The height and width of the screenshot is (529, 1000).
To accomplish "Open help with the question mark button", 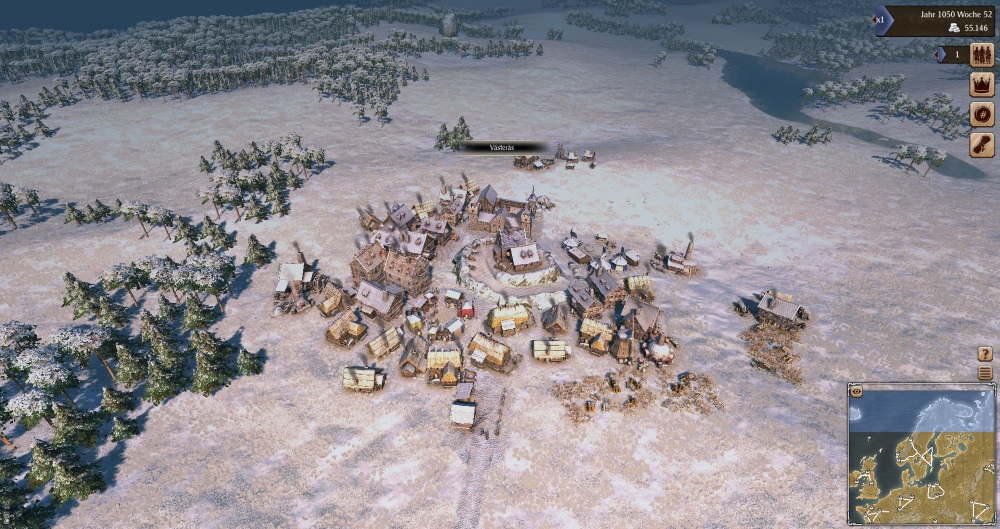I will (x=985, y=354).
